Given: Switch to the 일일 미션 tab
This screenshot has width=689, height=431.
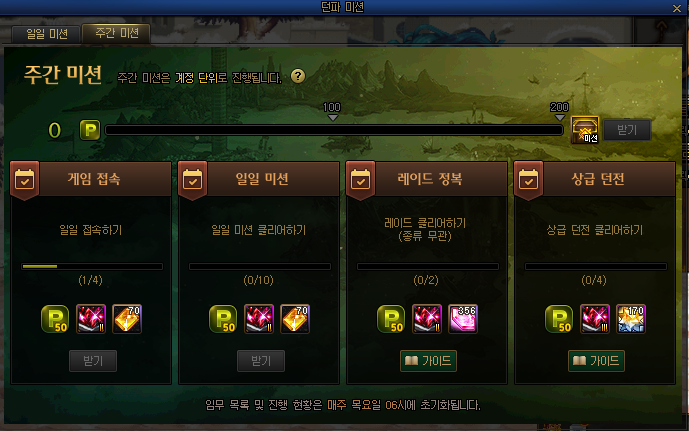Looking at the screenshot, I should [44, 33].
